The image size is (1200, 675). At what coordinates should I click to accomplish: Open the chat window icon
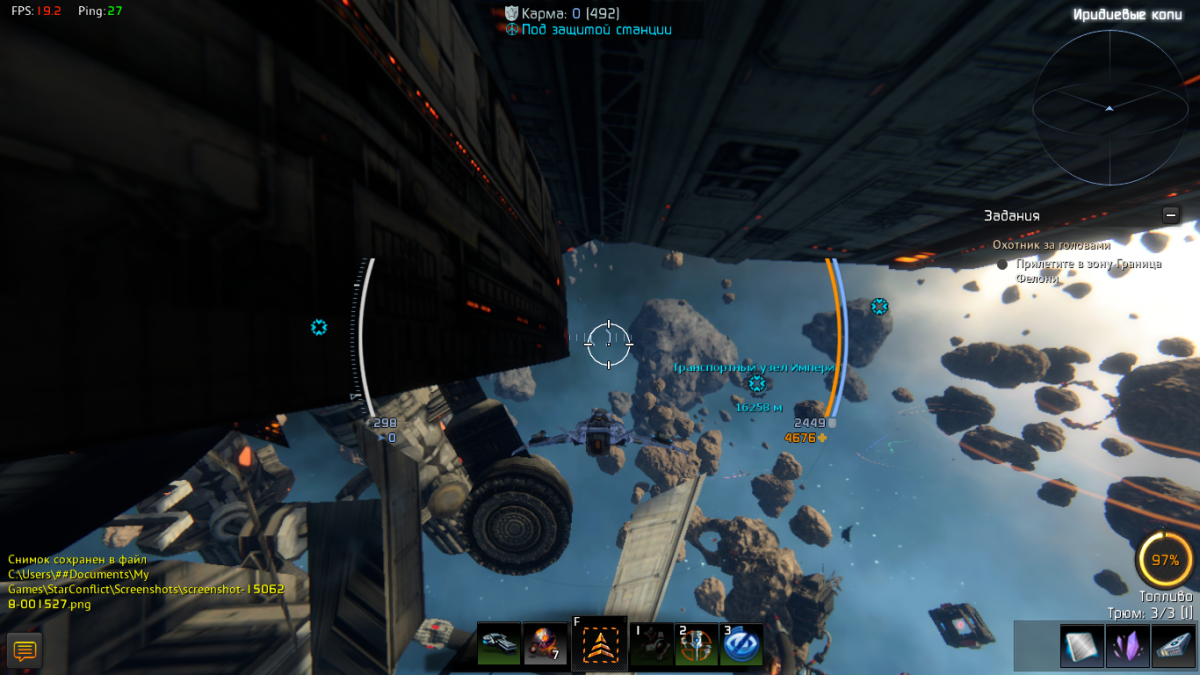click(25, 651)
